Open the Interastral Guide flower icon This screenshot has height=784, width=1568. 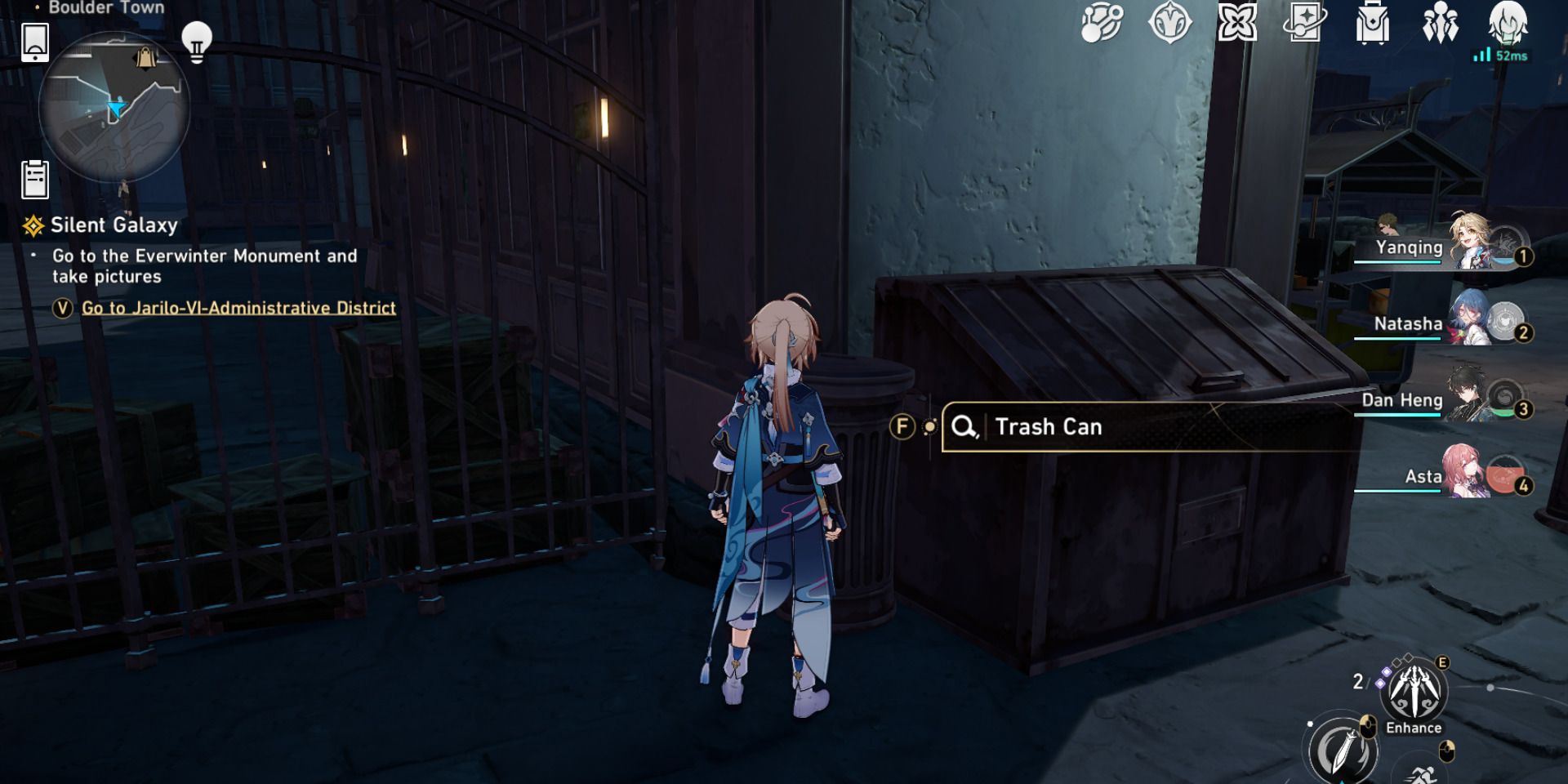1237,24
